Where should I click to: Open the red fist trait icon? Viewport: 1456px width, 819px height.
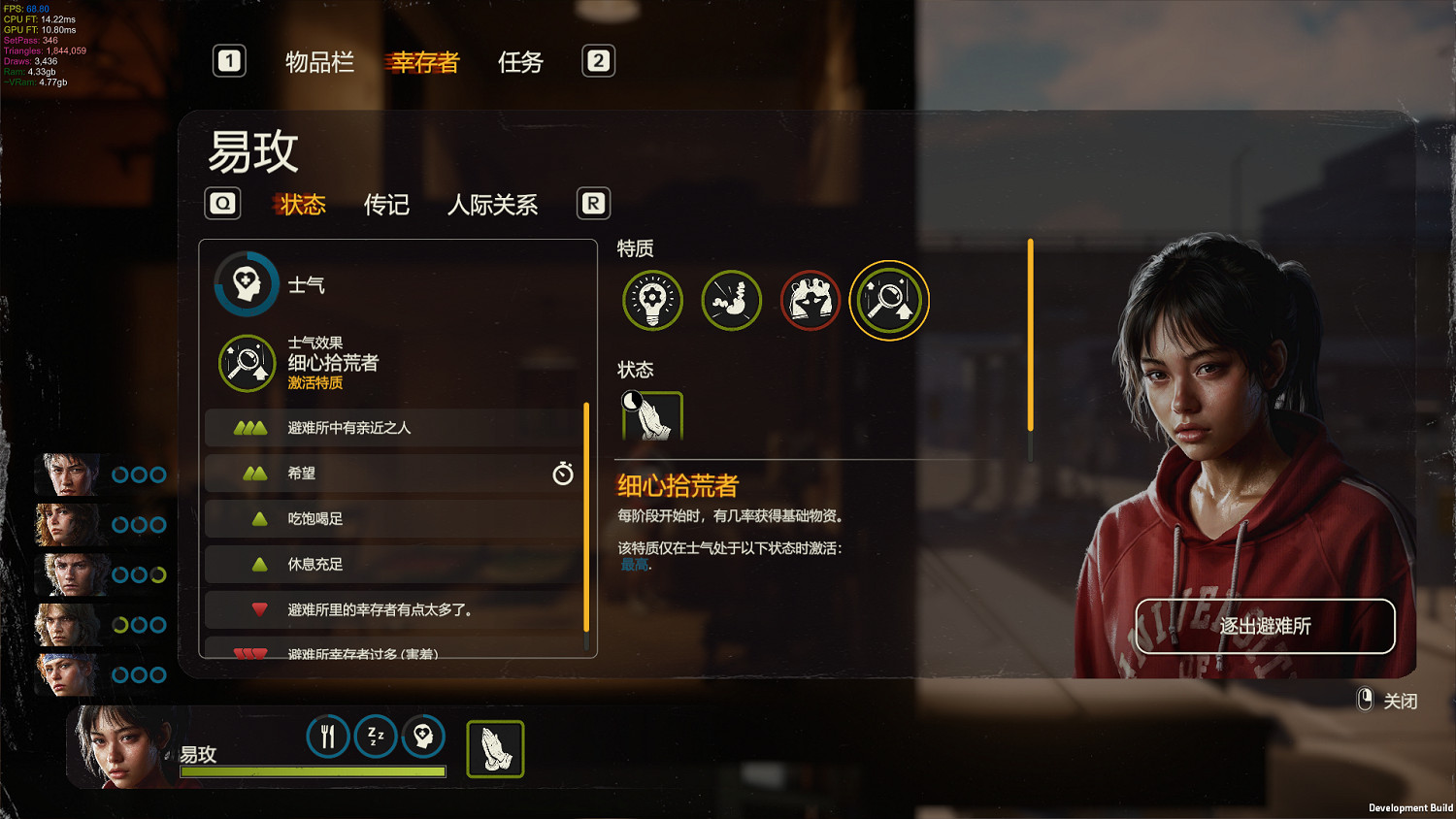coord(810,300)
